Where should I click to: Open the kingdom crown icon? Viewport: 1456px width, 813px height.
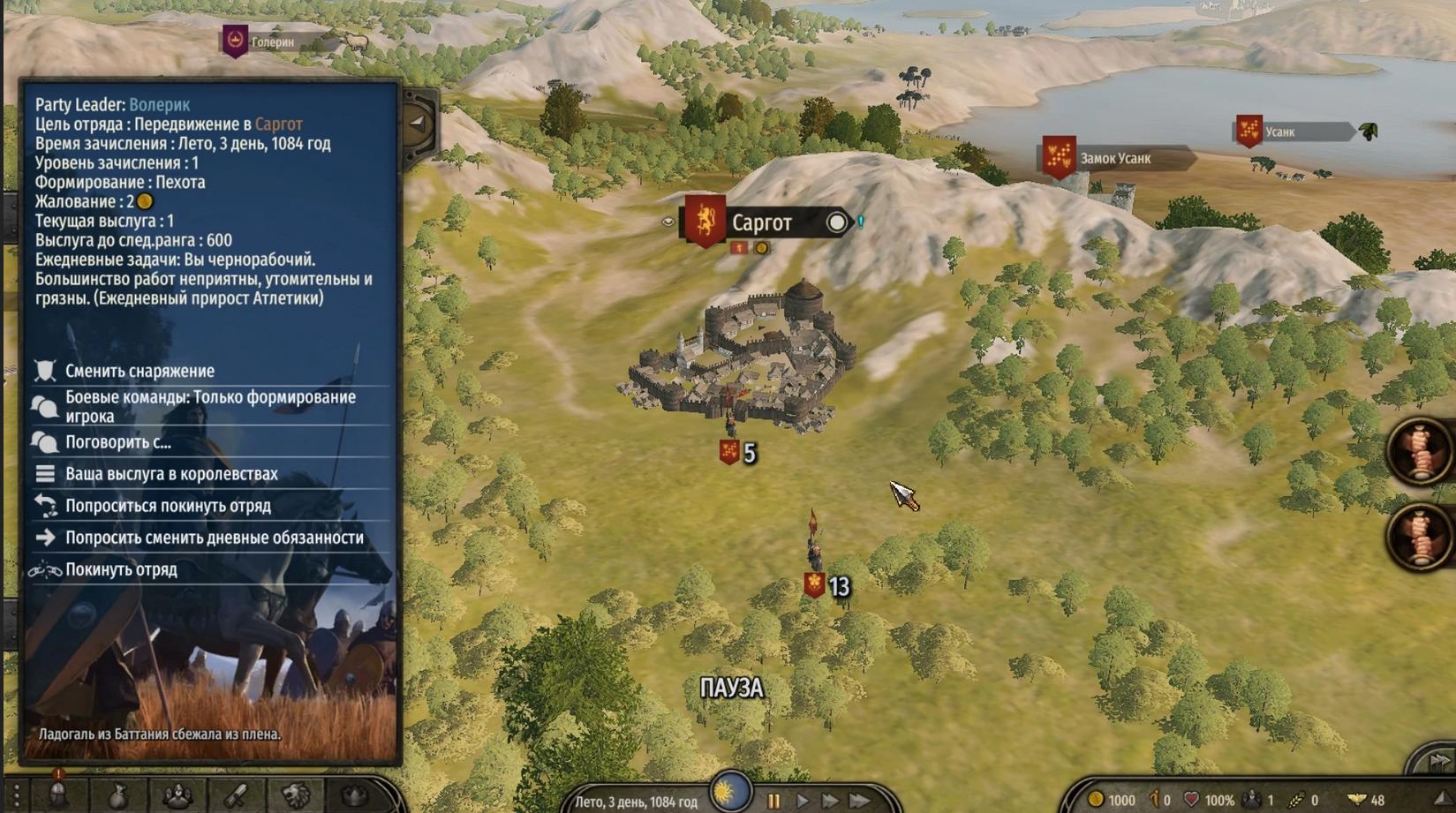click(x=355, y=796)
